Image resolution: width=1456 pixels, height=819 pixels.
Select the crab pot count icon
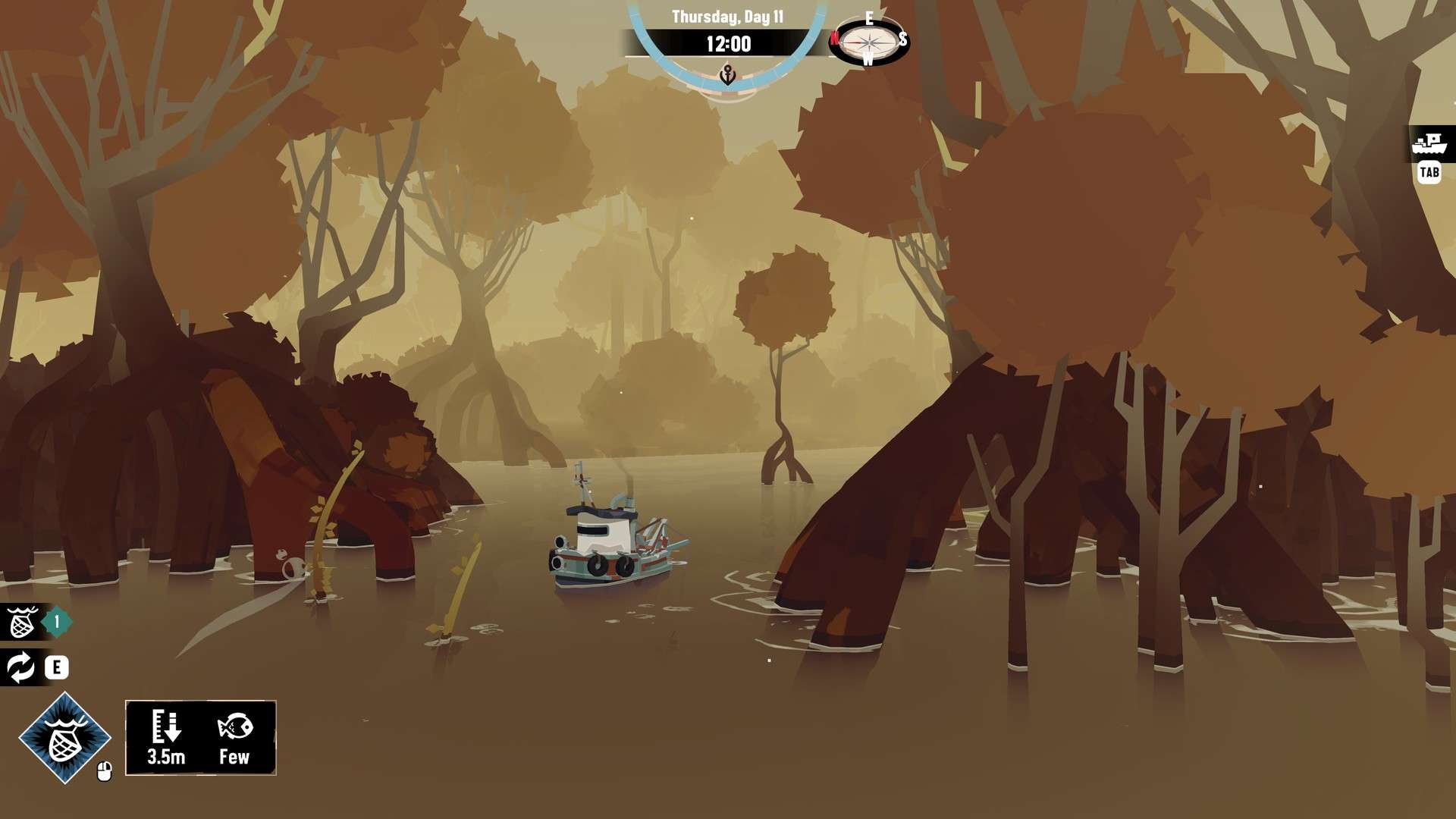(x=23, y=623)
